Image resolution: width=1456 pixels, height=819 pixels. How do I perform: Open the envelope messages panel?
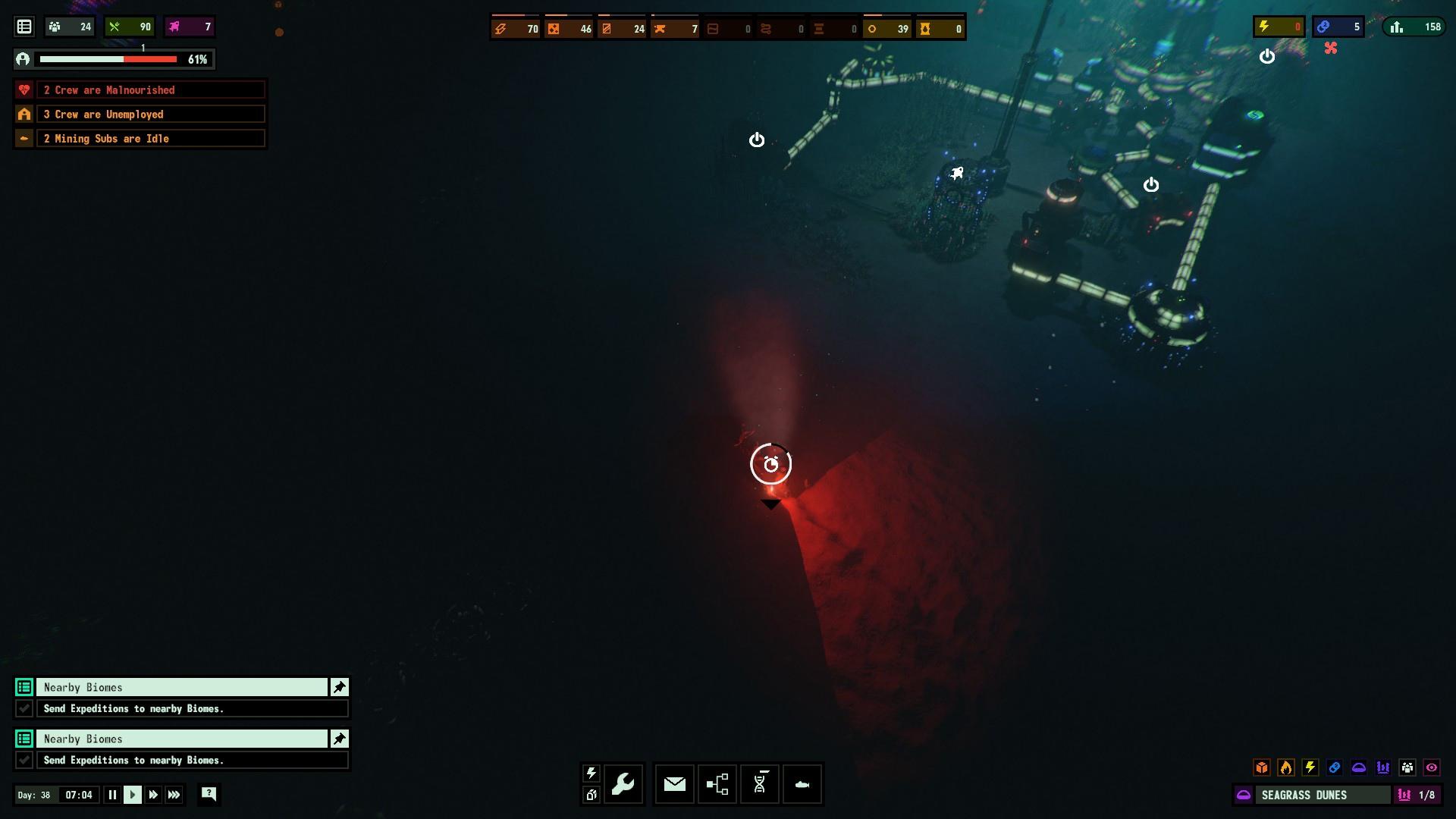674,783
